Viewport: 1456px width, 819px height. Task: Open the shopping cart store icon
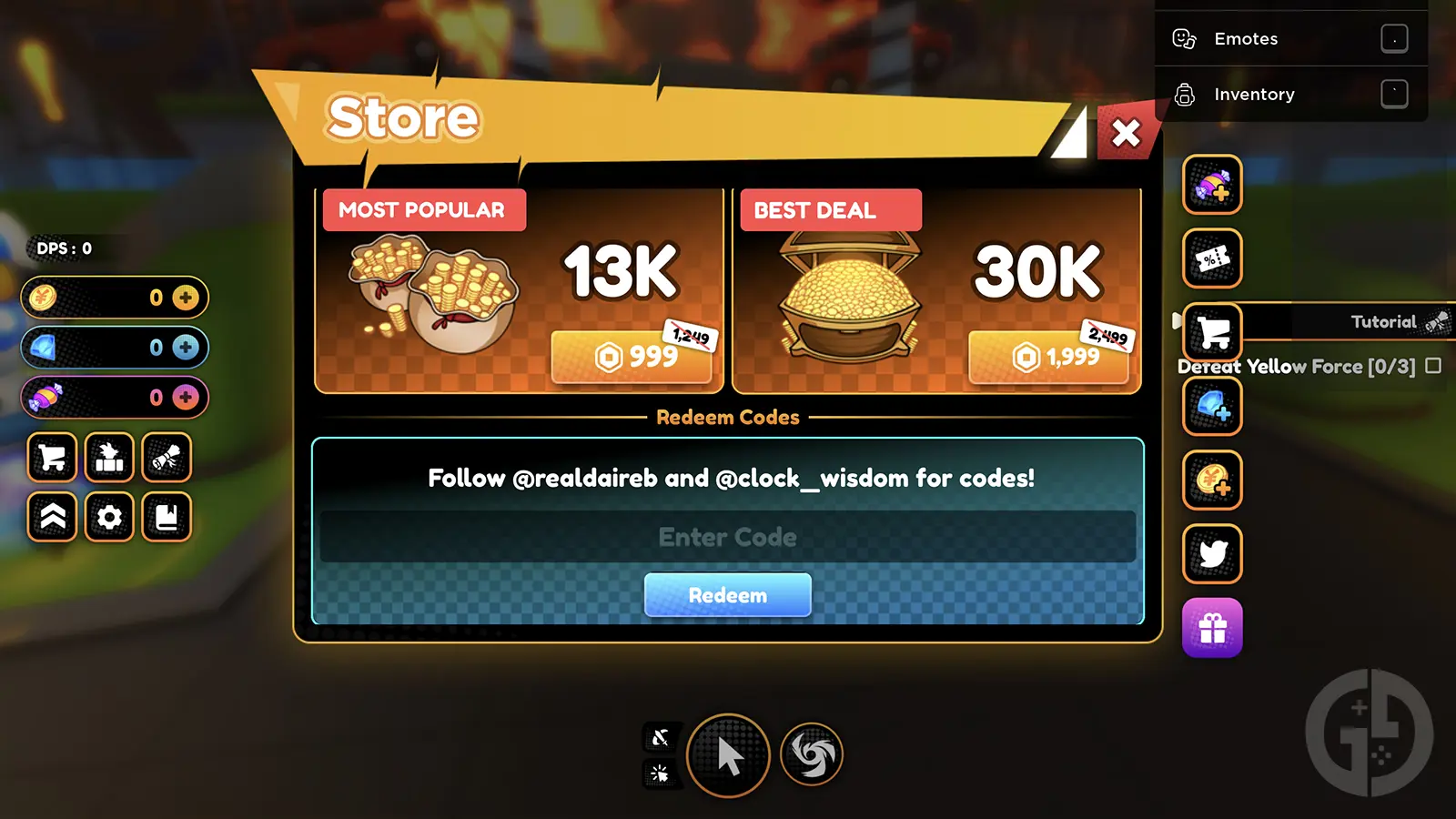(x=52, y=458)
